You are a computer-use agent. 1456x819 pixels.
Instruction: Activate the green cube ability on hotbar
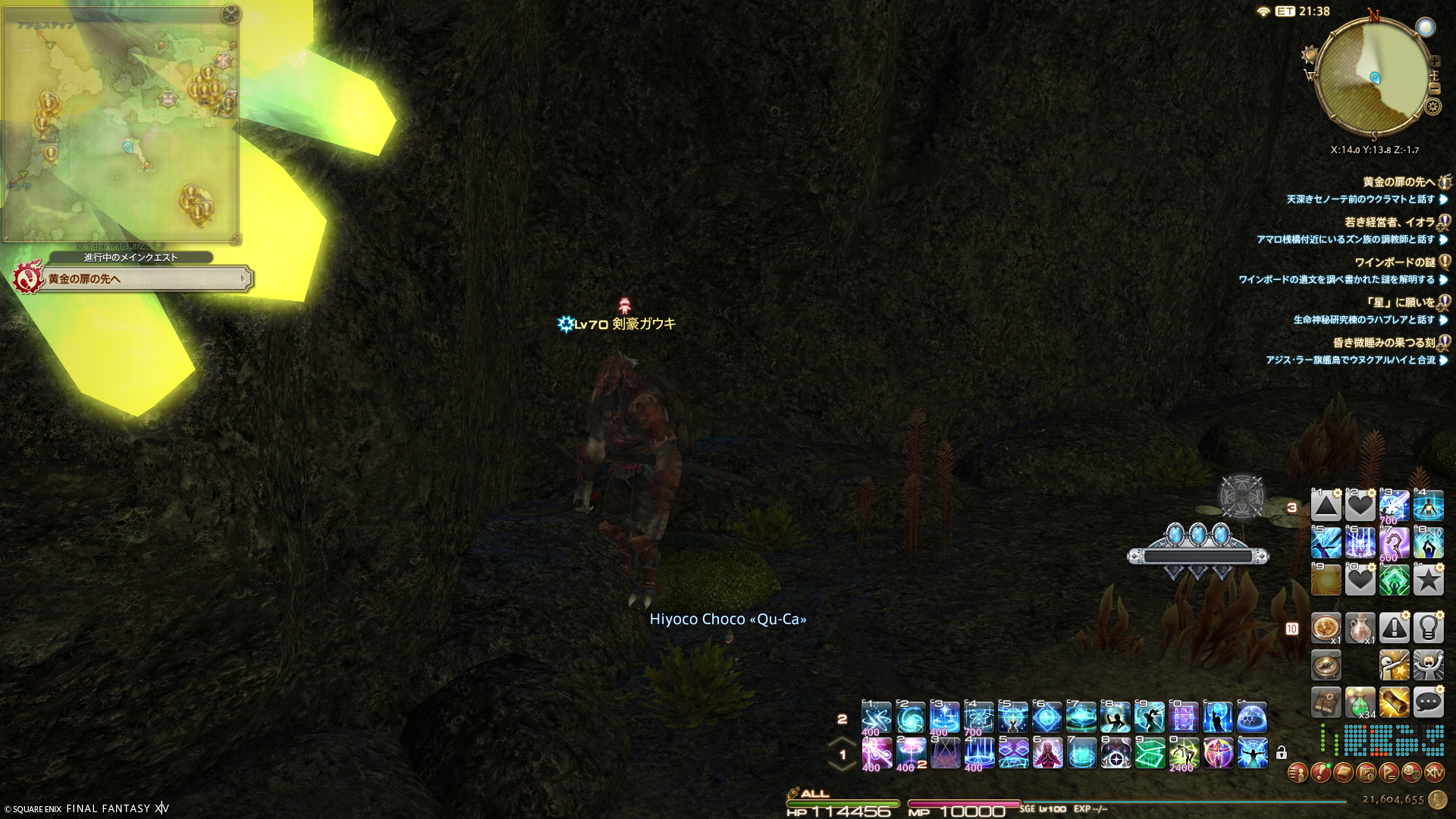1150,754
